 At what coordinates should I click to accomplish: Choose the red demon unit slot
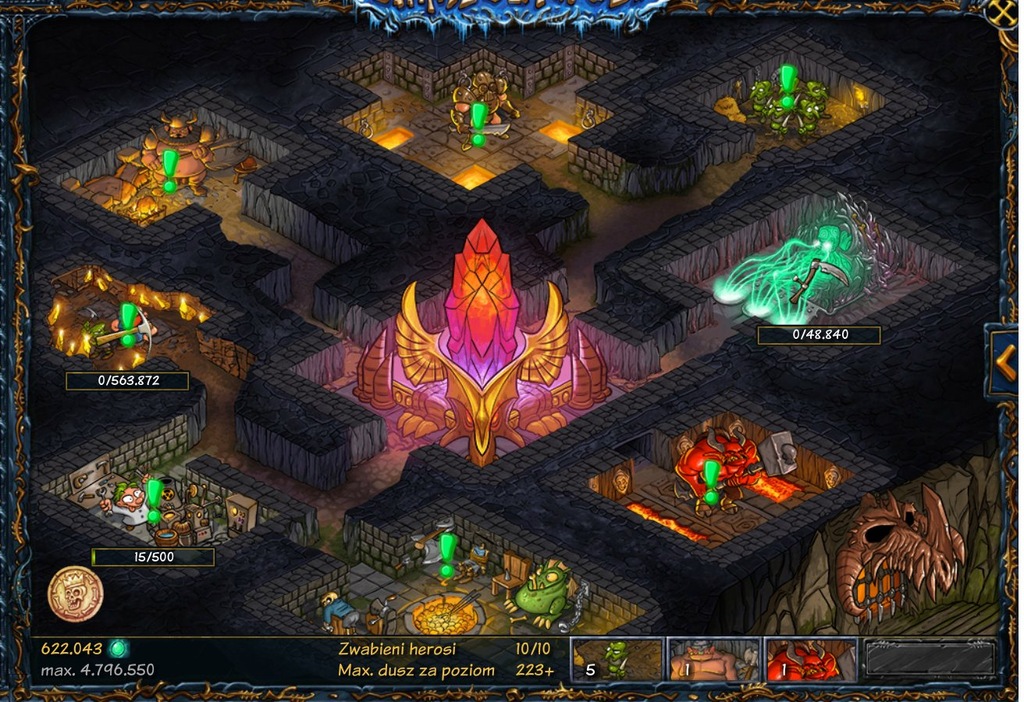[x=810, y=661]
